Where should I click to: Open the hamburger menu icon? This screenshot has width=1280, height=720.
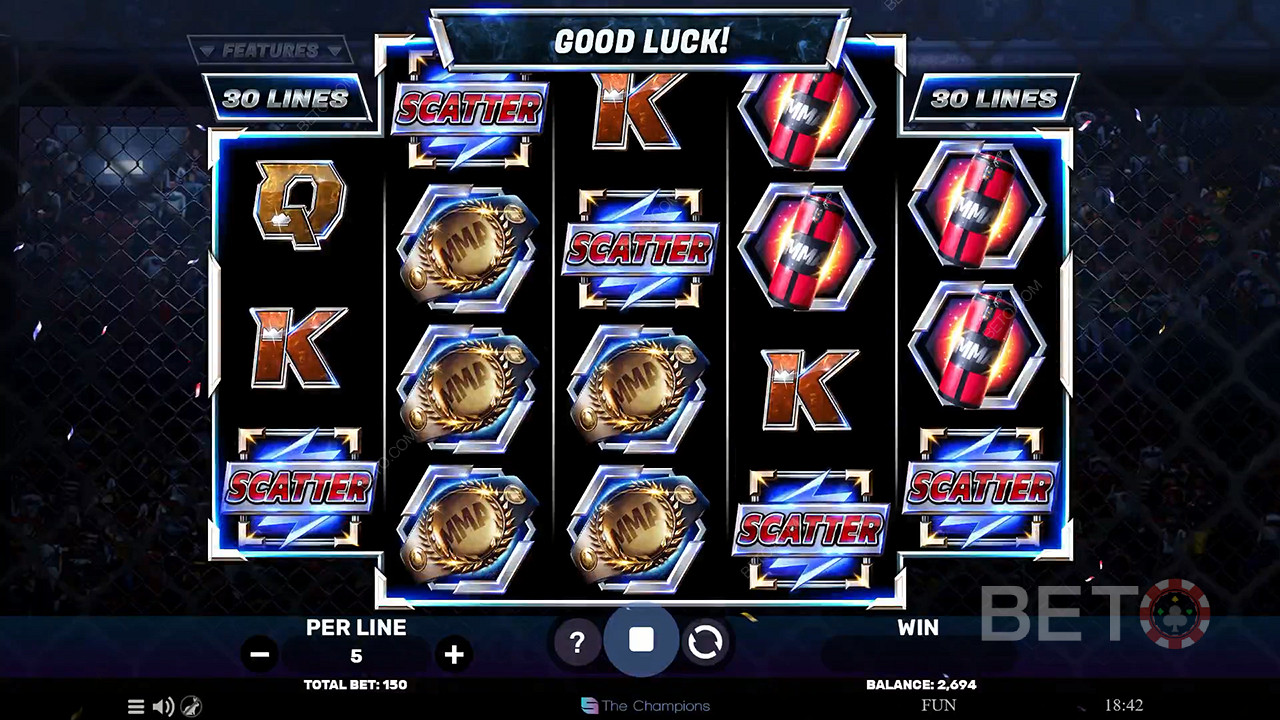(136, 706)
